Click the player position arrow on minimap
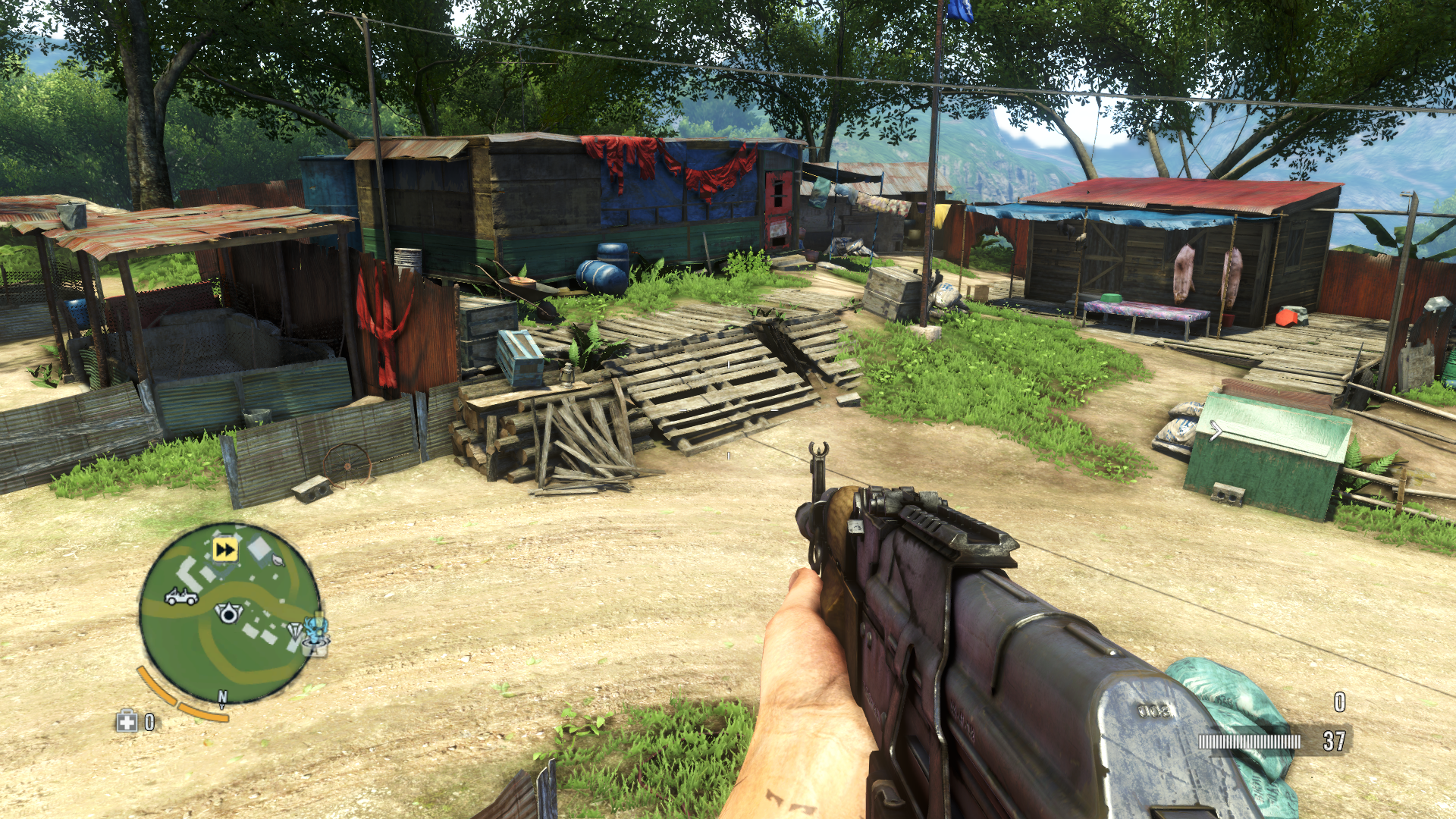 click(227, 612)
